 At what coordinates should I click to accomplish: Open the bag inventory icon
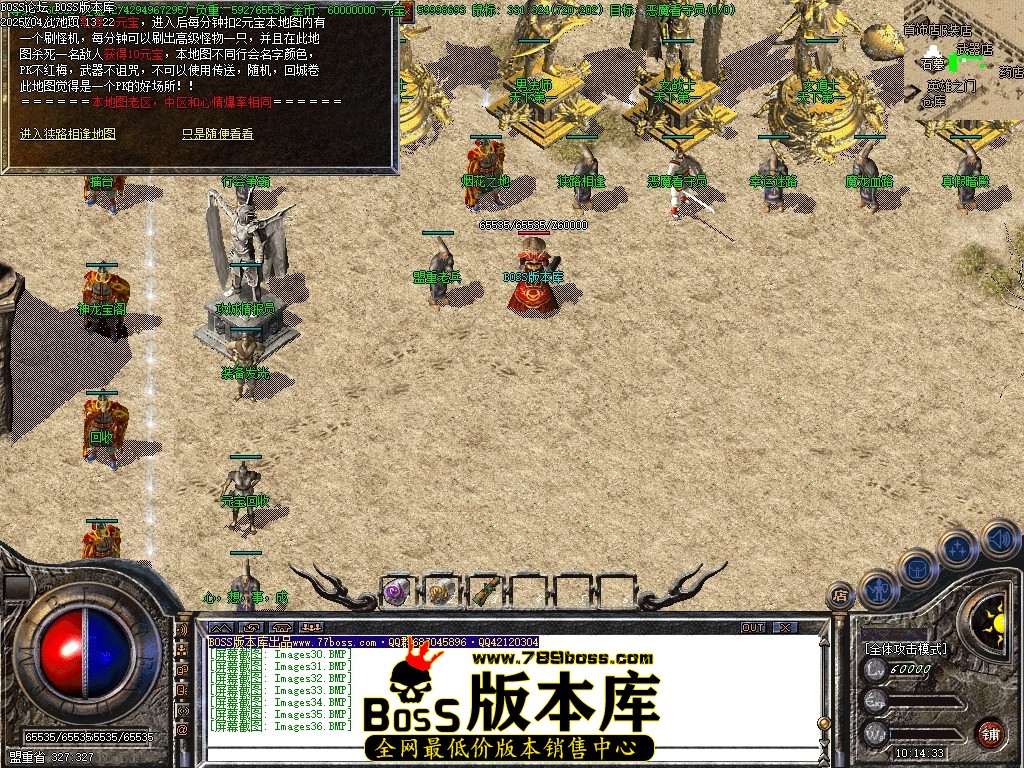[x=917, y=568]
